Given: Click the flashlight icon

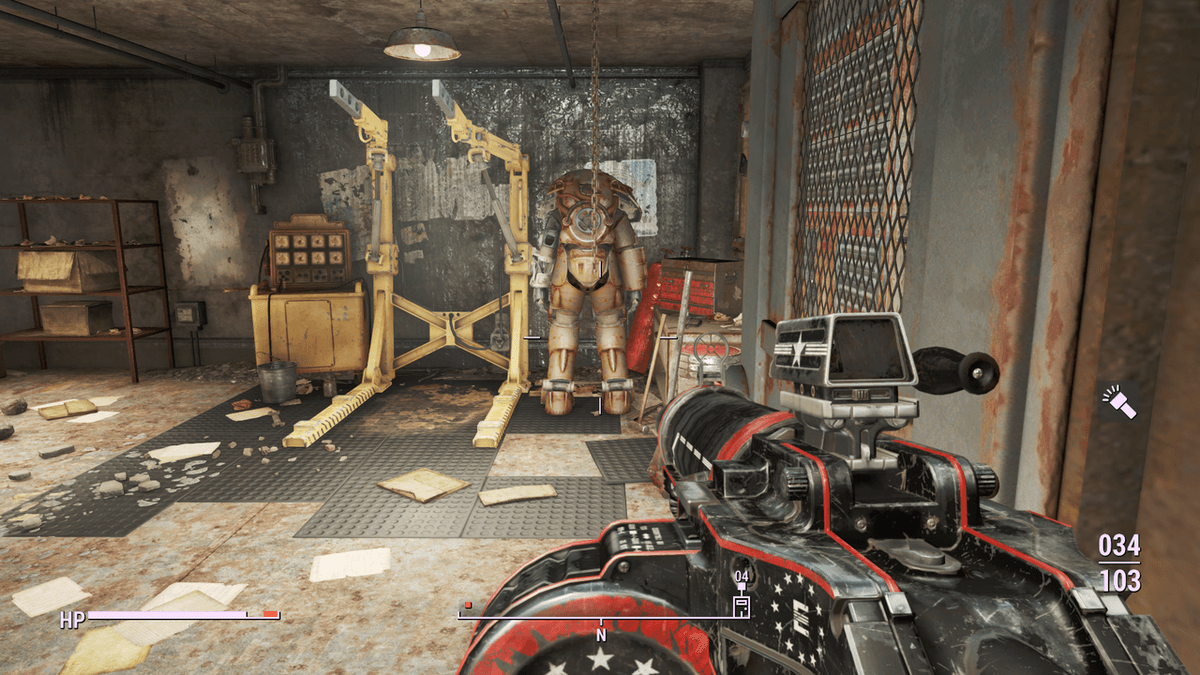Looking at the screenshot, I should (1120, 402).
